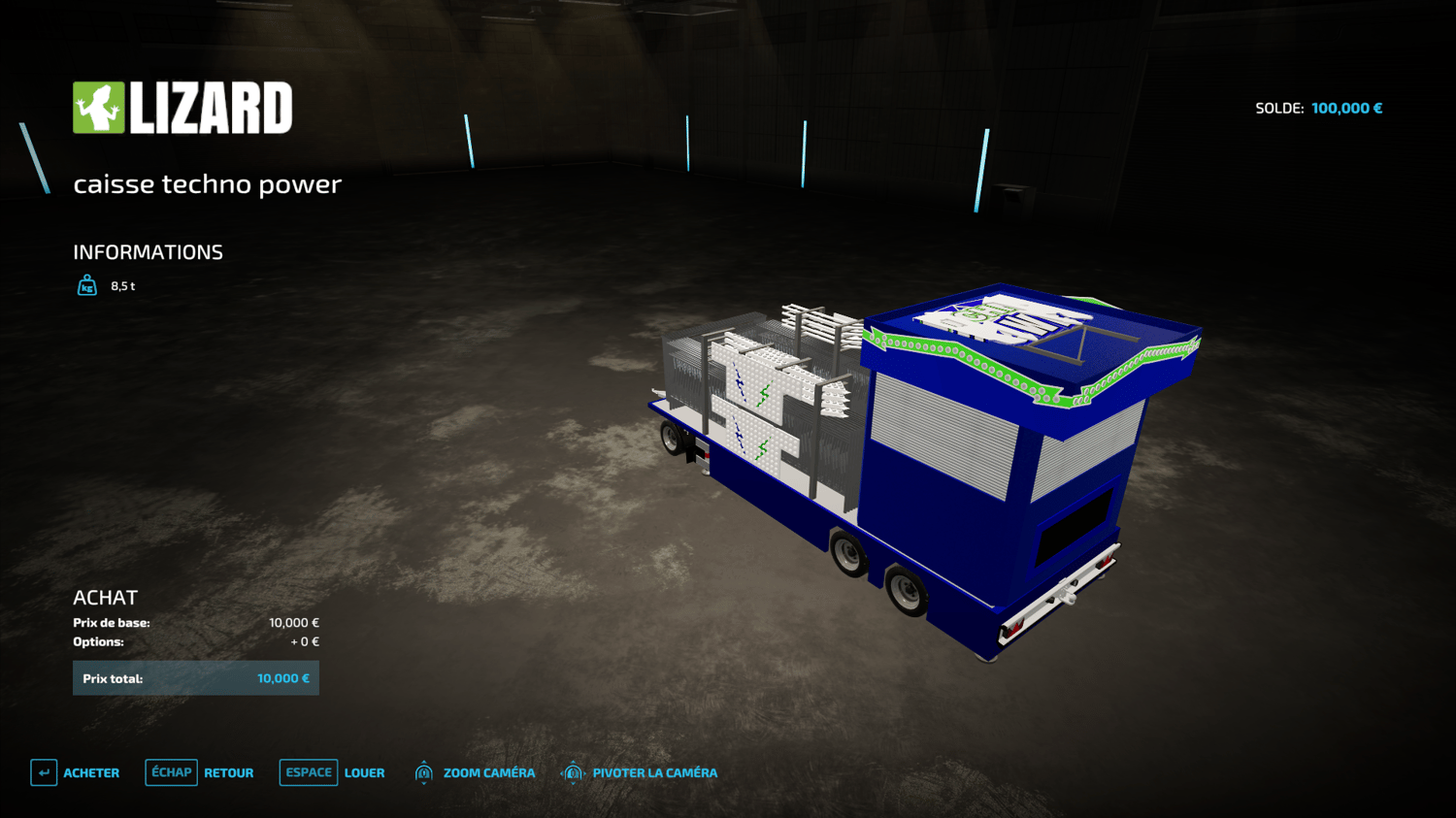Go back using the RETOUR button

pyautogui.click(x=200, y=772)
